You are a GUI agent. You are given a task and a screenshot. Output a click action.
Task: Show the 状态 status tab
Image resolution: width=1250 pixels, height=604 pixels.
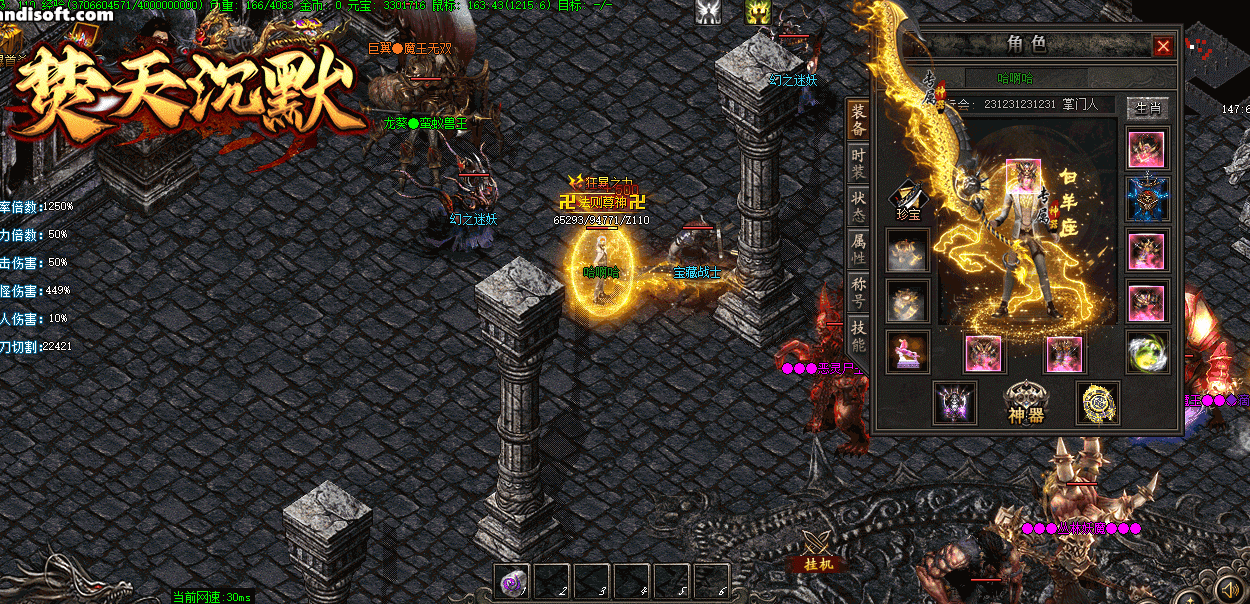tap(858, 205)
